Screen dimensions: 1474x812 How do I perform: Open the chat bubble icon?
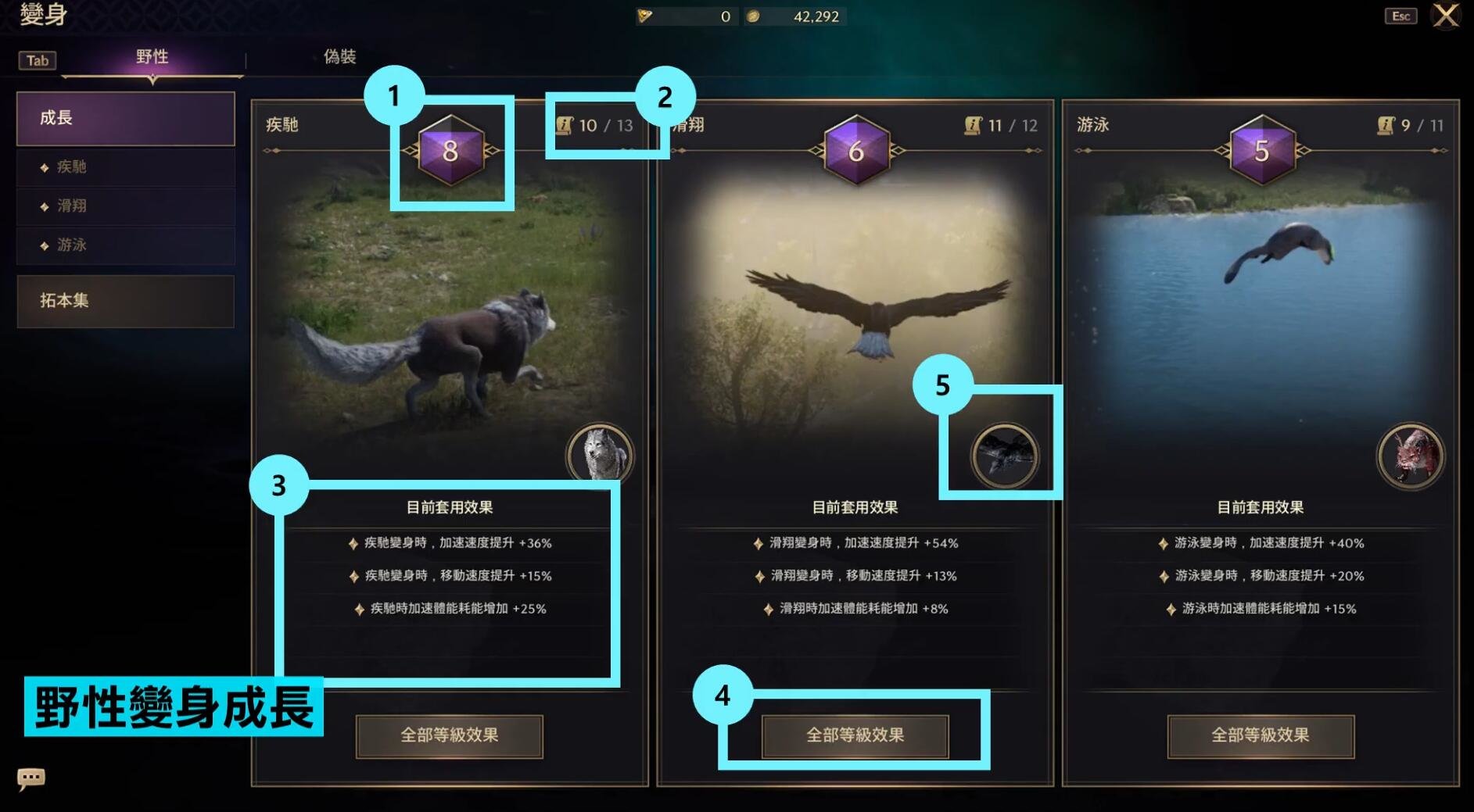point(31,778)
